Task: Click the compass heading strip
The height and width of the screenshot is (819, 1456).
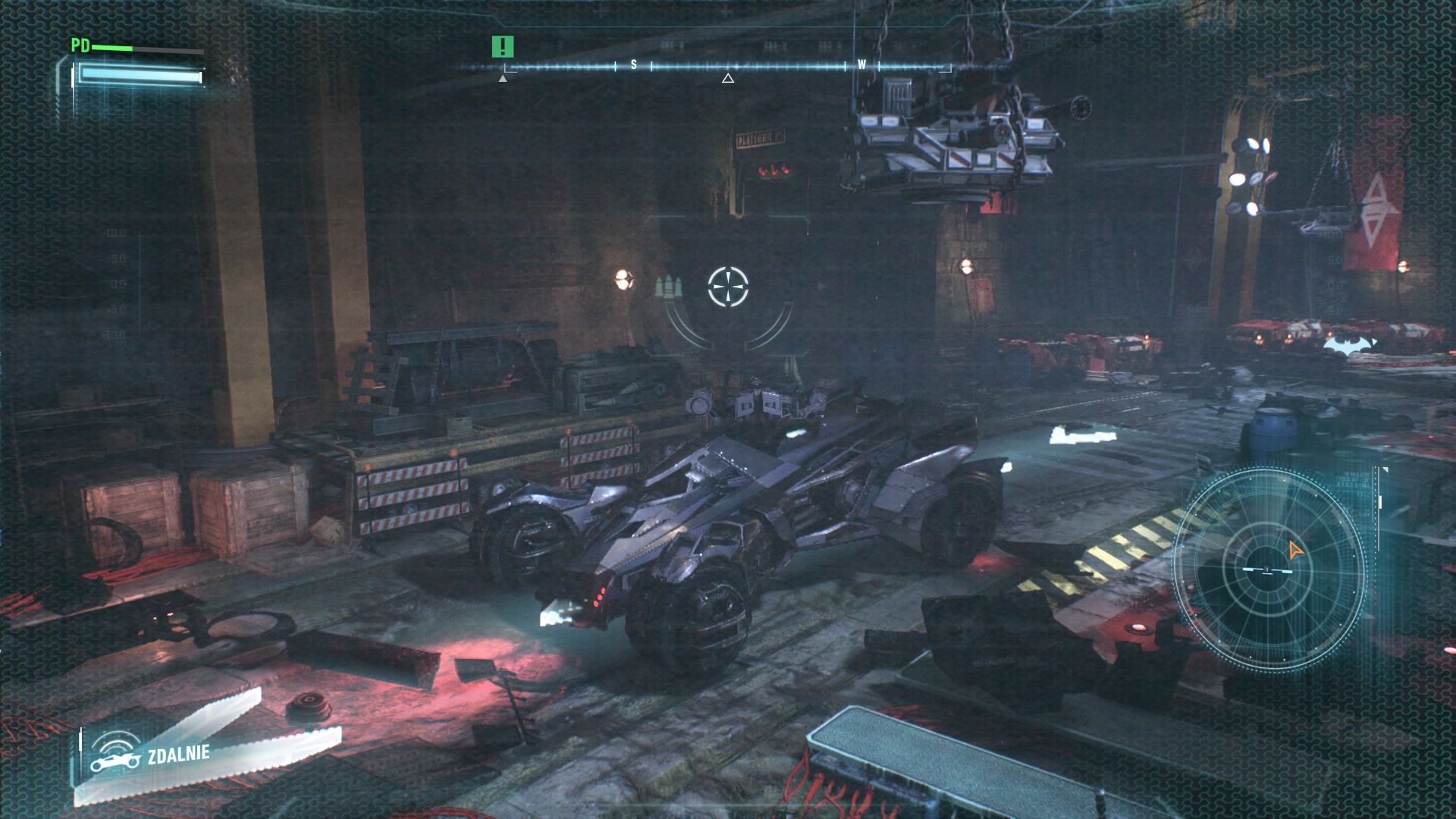Action: [x=726, y=67]
